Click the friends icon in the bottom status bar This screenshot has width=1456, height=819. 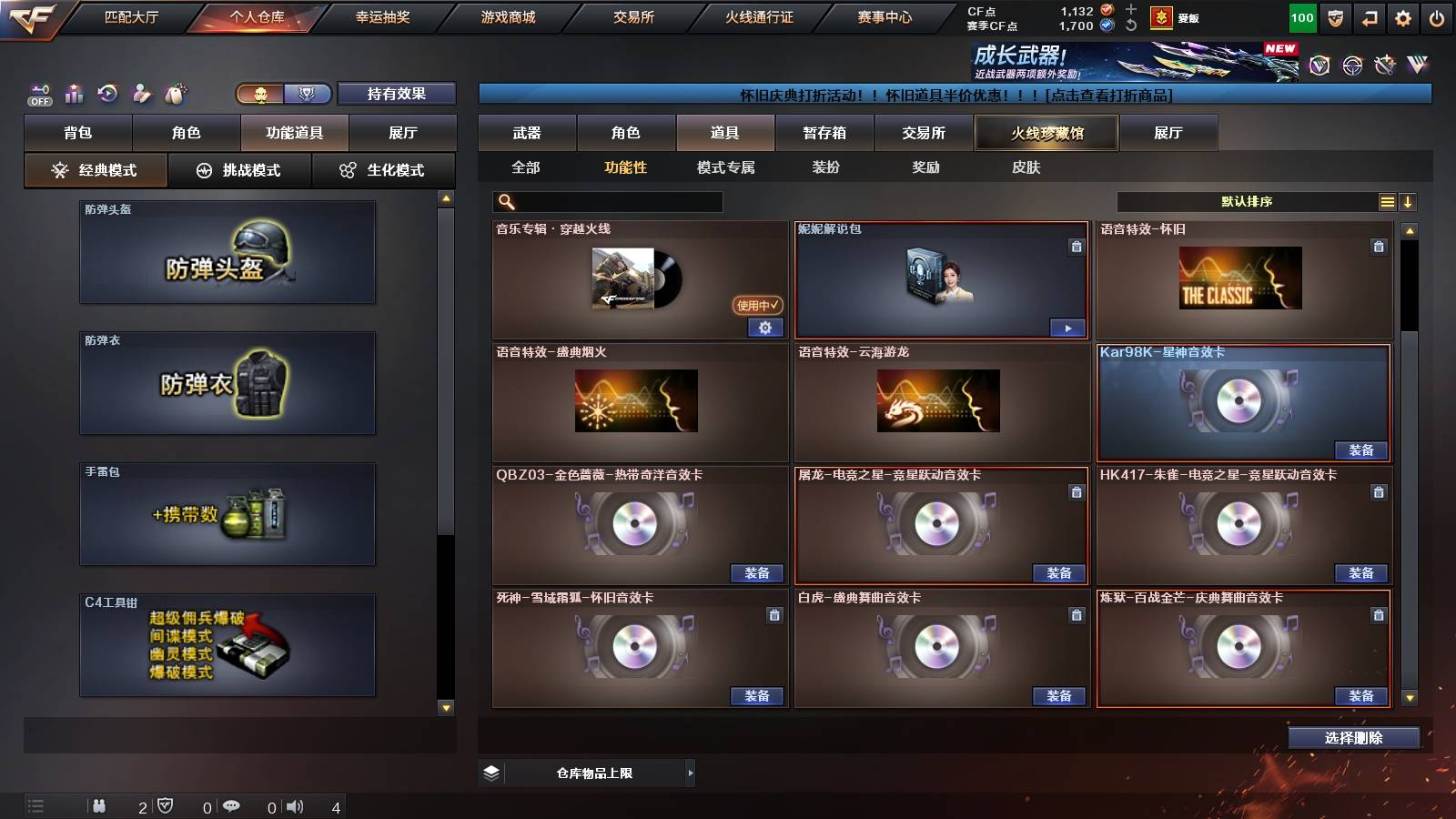(x=97, y=804)
